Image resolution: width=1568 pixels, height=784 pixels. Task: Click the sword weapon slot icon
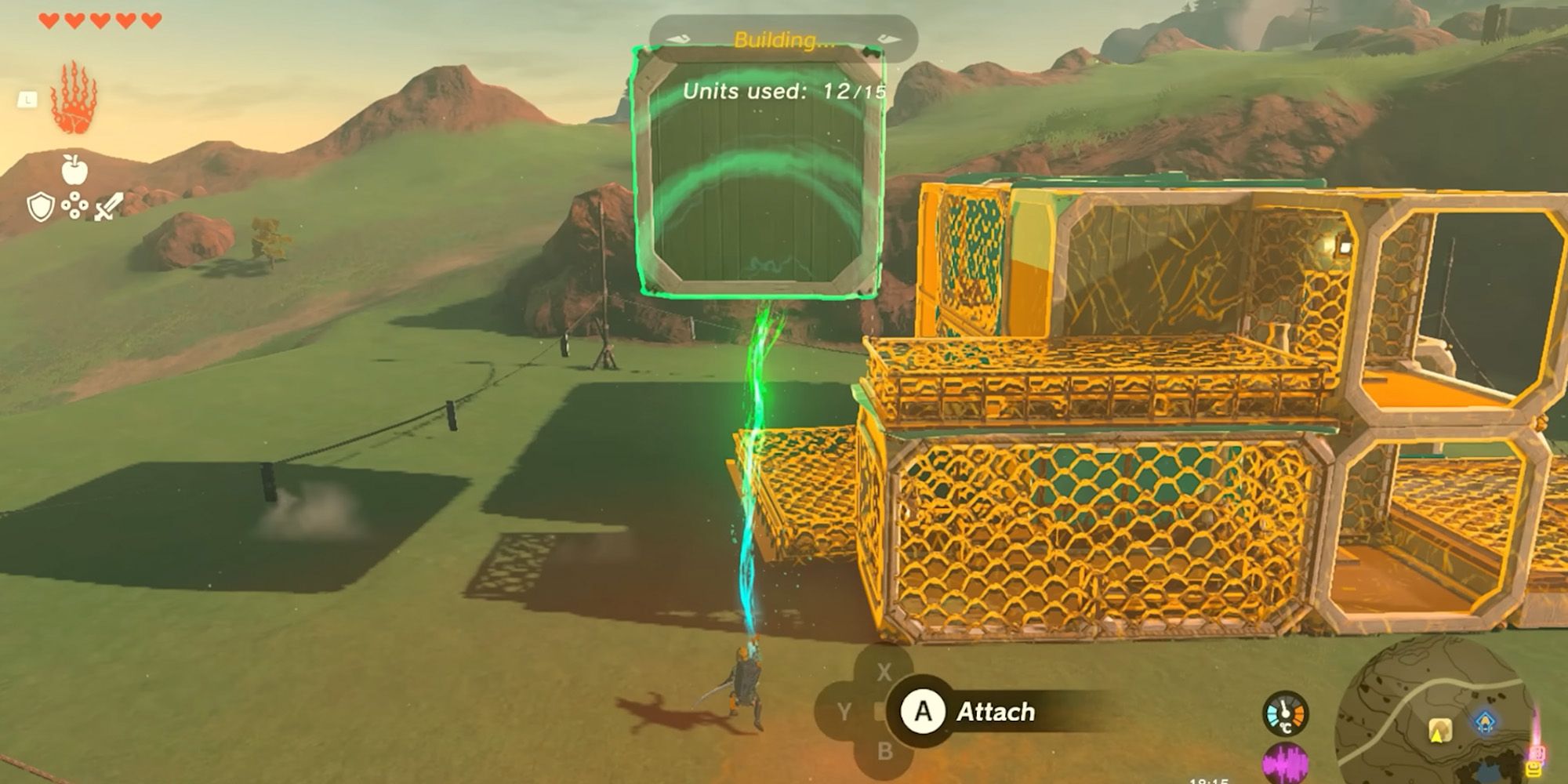107,209
